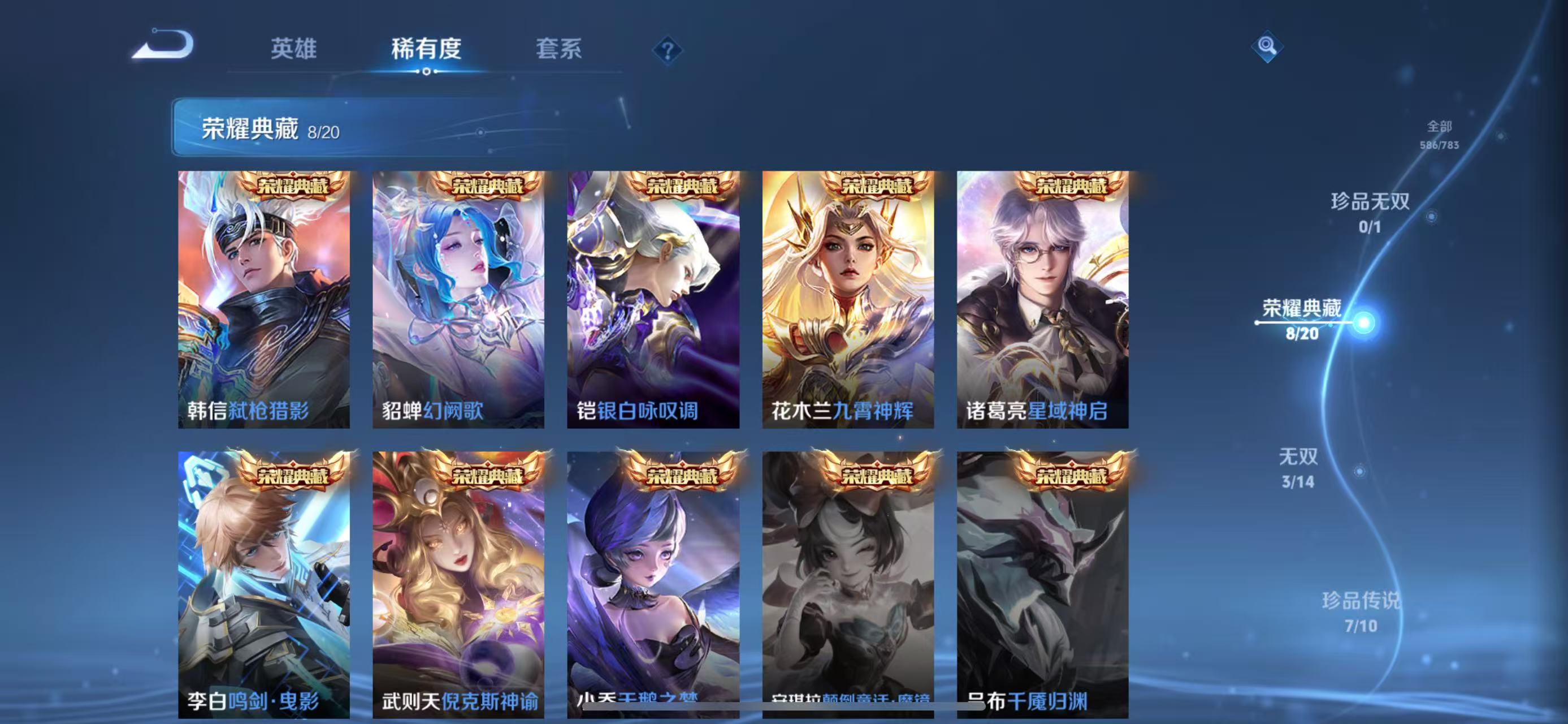Open the search magnifier at top right
The image size is (1568, 724).
1268,46
